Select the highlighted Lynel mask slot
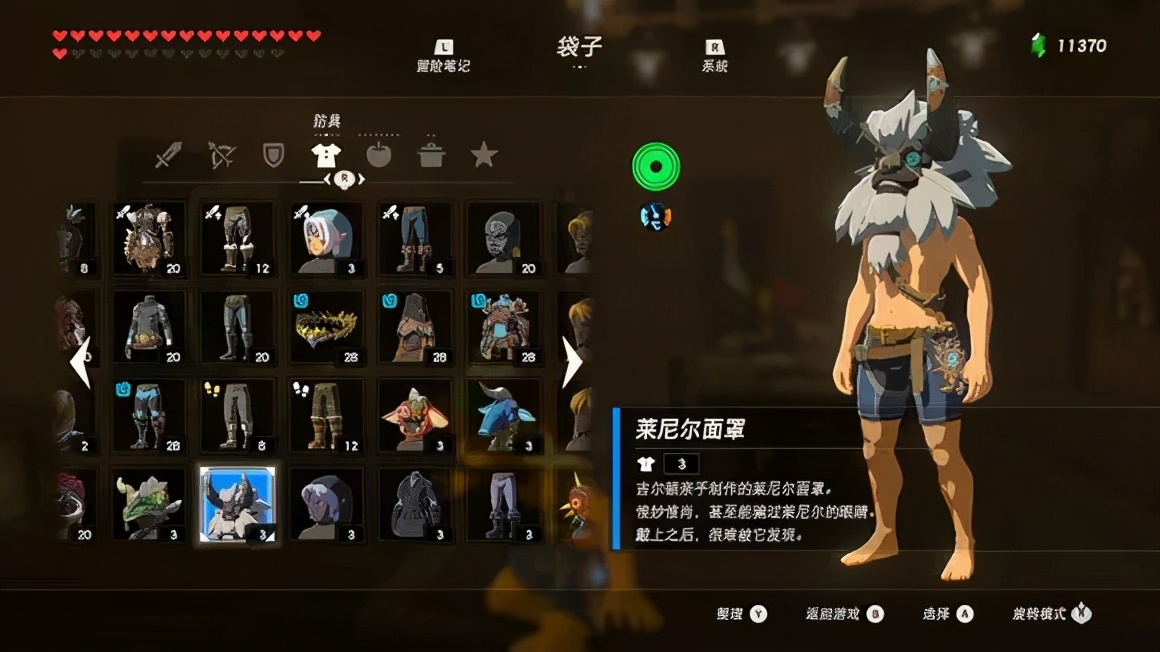1160x652 pixels. 237,504
